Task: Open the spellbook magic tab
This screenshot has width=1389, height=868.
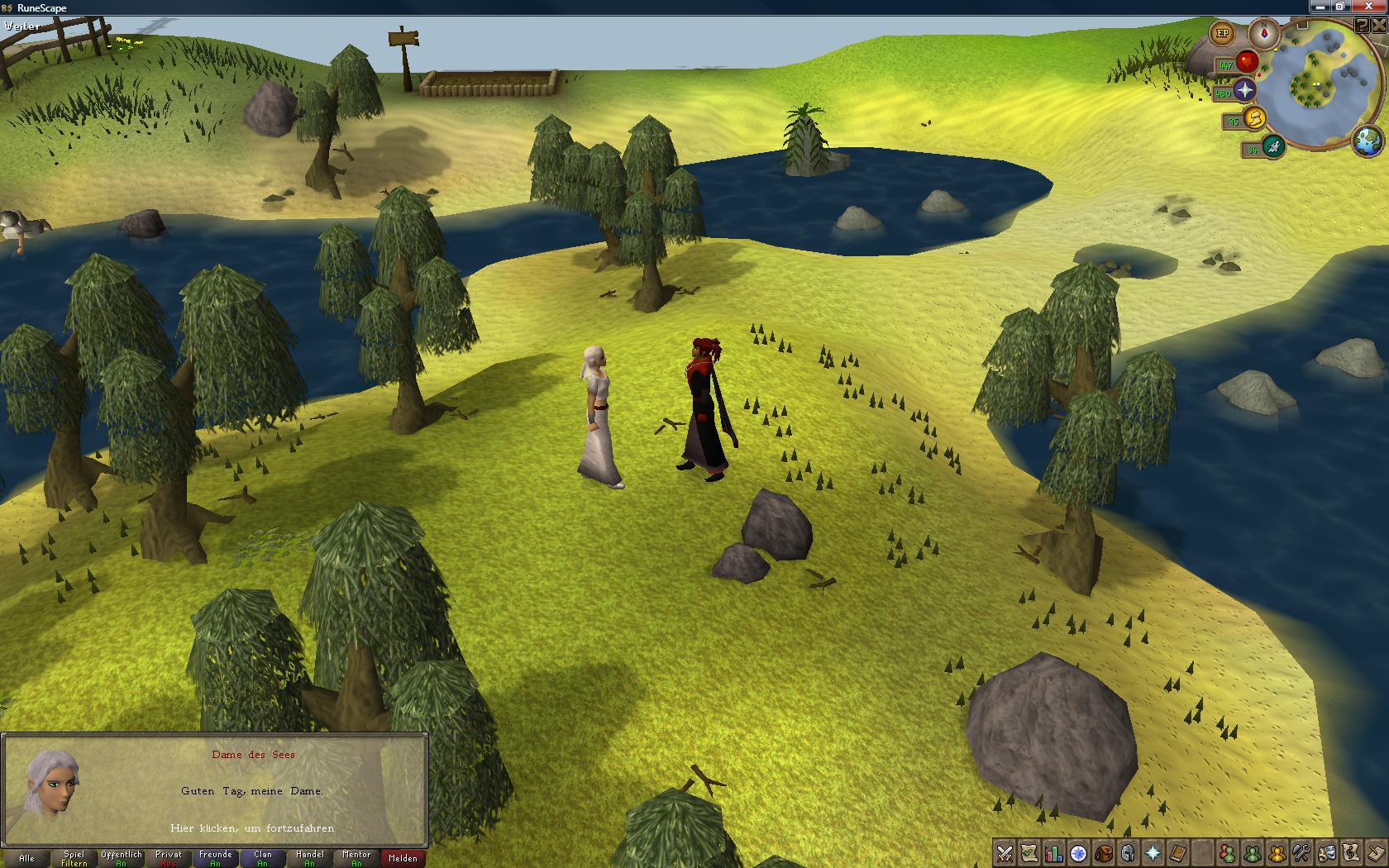Action: coord(1177,853)
